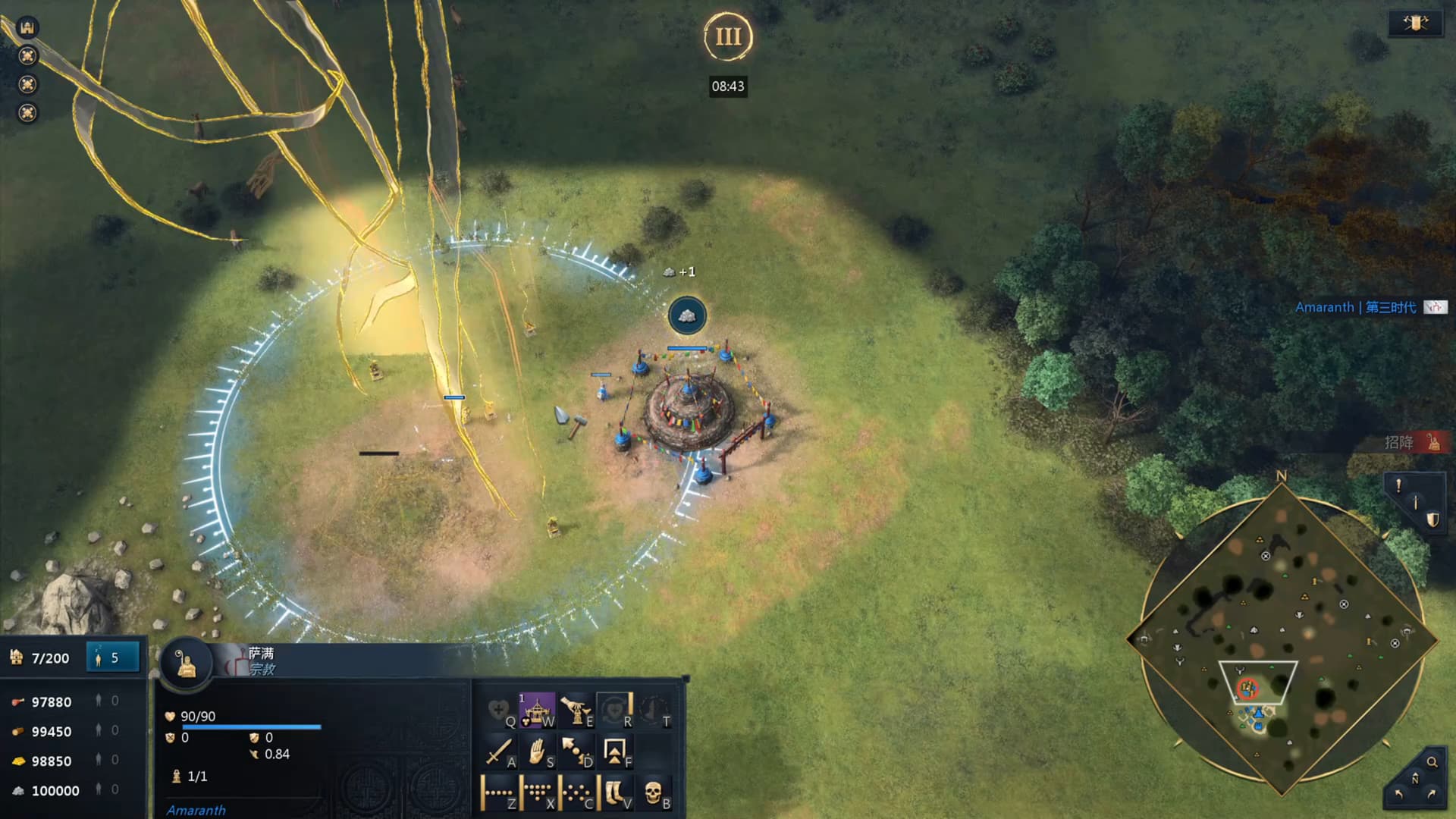Reset camera north with the N button
This screenshot has width=1456, height=819.
click(1415, 779)
